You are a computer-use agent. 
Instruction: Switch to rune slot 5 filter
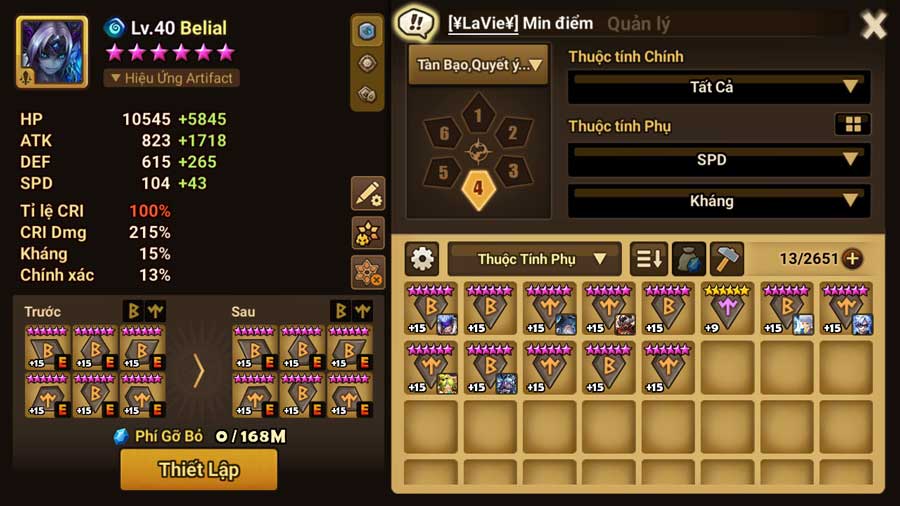pyautogui.click(x=444, y=171)
